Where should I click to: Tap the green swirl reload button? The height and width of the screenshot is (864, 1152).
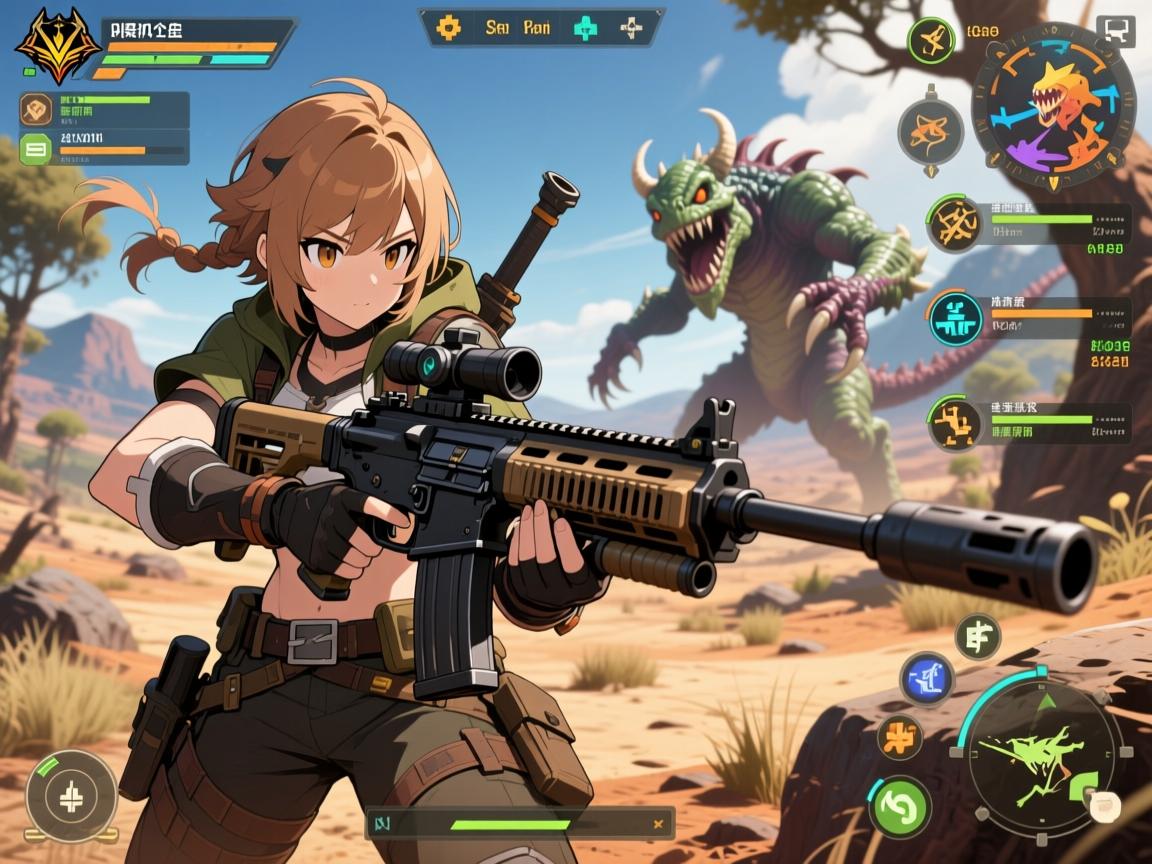[x=899, y=805]
